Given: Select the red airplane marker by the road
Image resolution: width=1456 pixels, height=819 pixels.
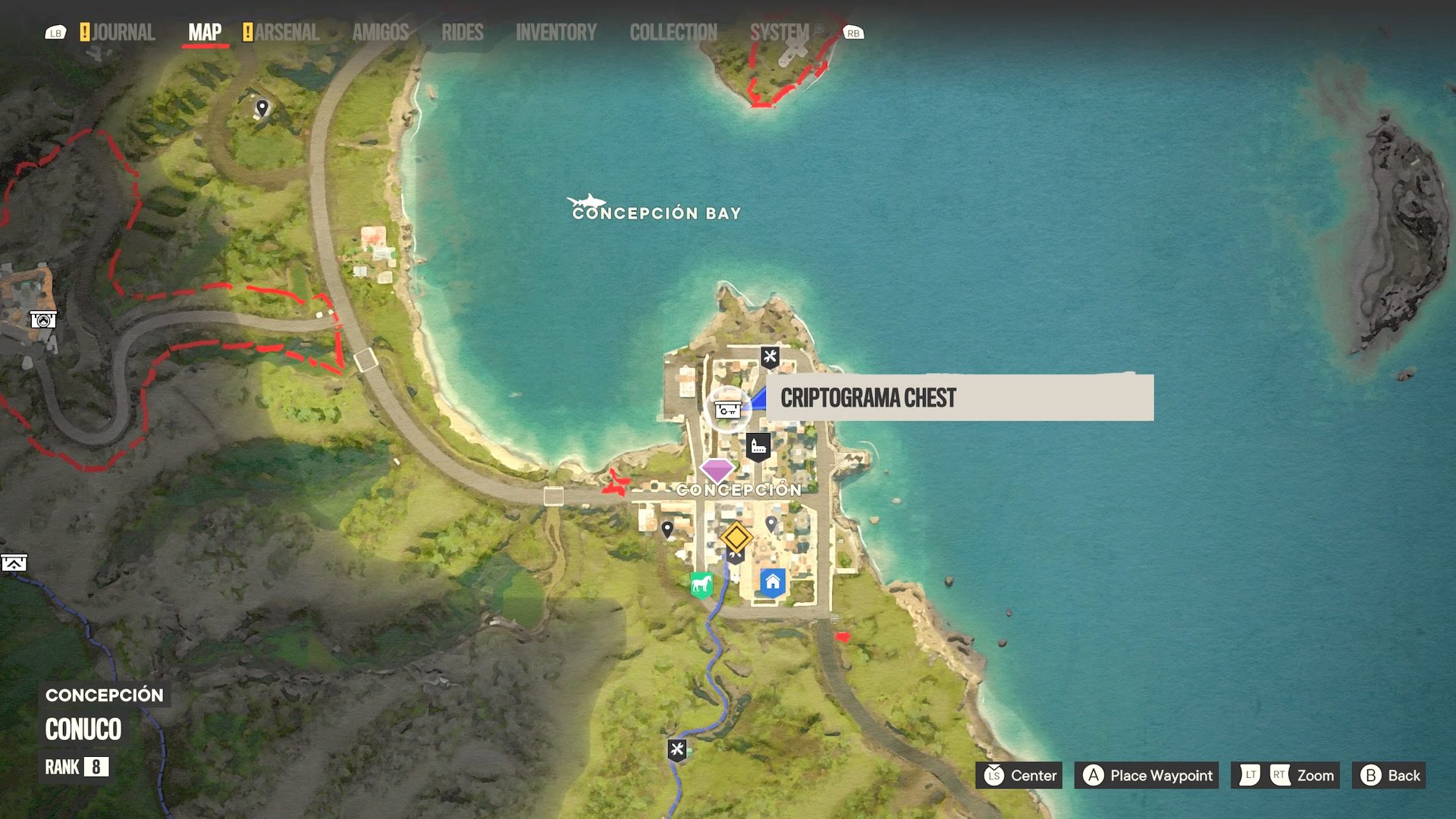Looking at the screenshot, I should [617, 482].
